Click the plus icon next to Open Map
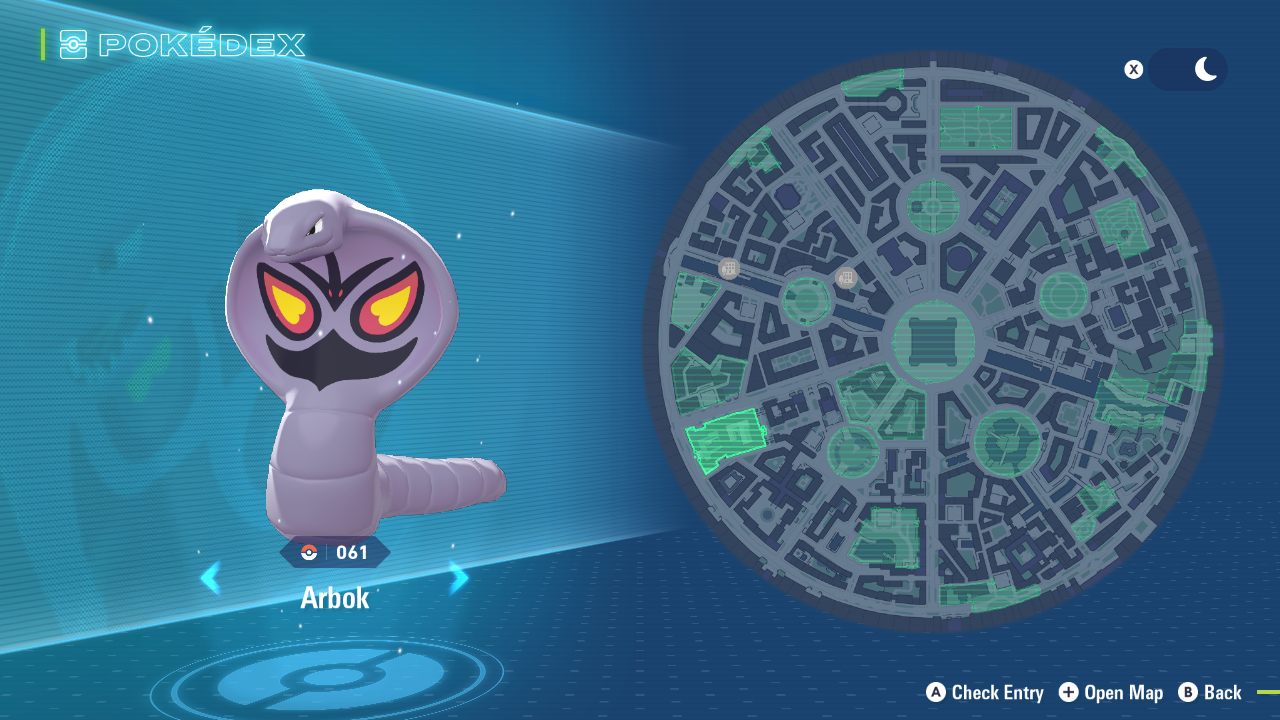This screenshot has width=1280, height=720. click(1068, 692)
